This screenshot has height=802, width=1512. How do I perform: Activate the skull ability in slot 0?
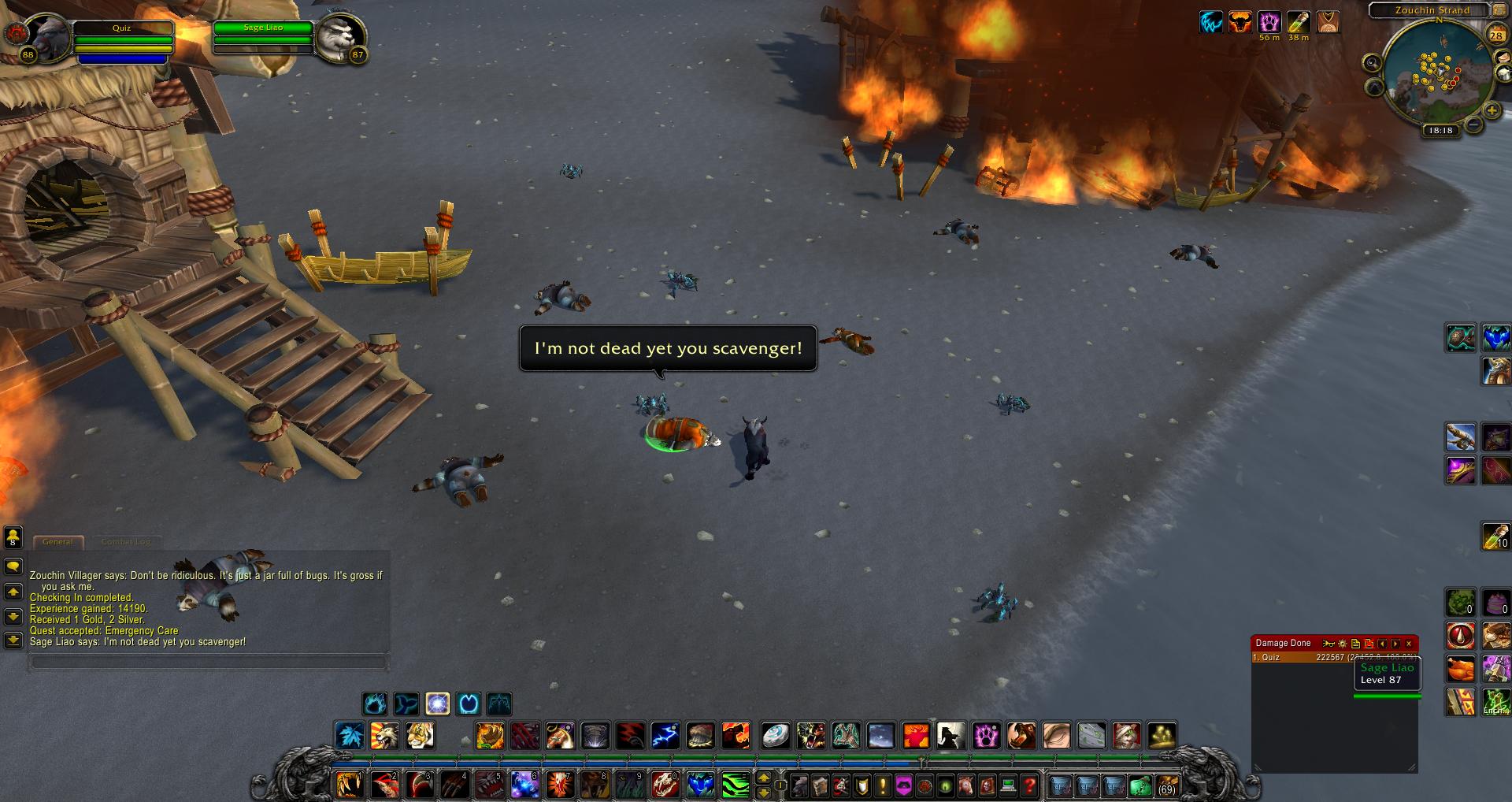(665, 785)
